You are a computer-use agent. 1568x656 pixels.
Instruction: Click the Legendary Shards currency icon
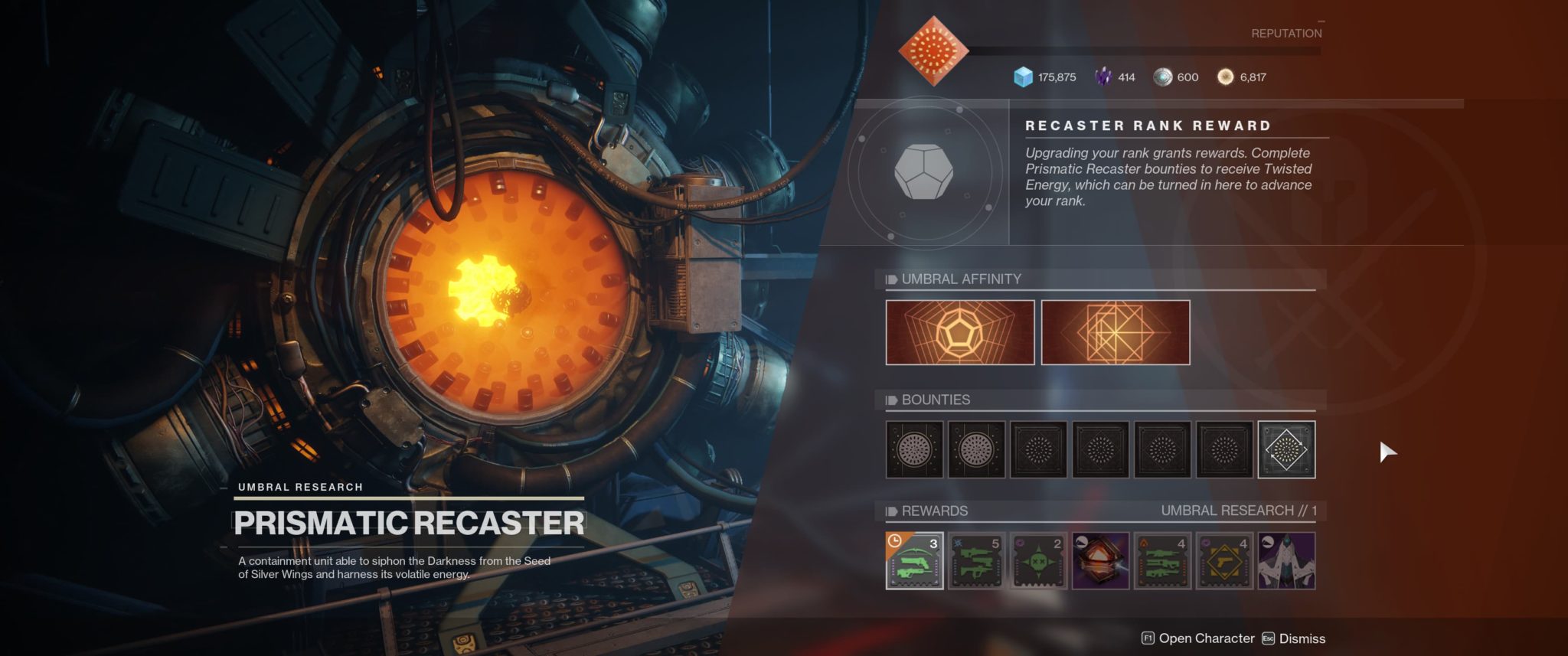click(x=1106, y=77)
